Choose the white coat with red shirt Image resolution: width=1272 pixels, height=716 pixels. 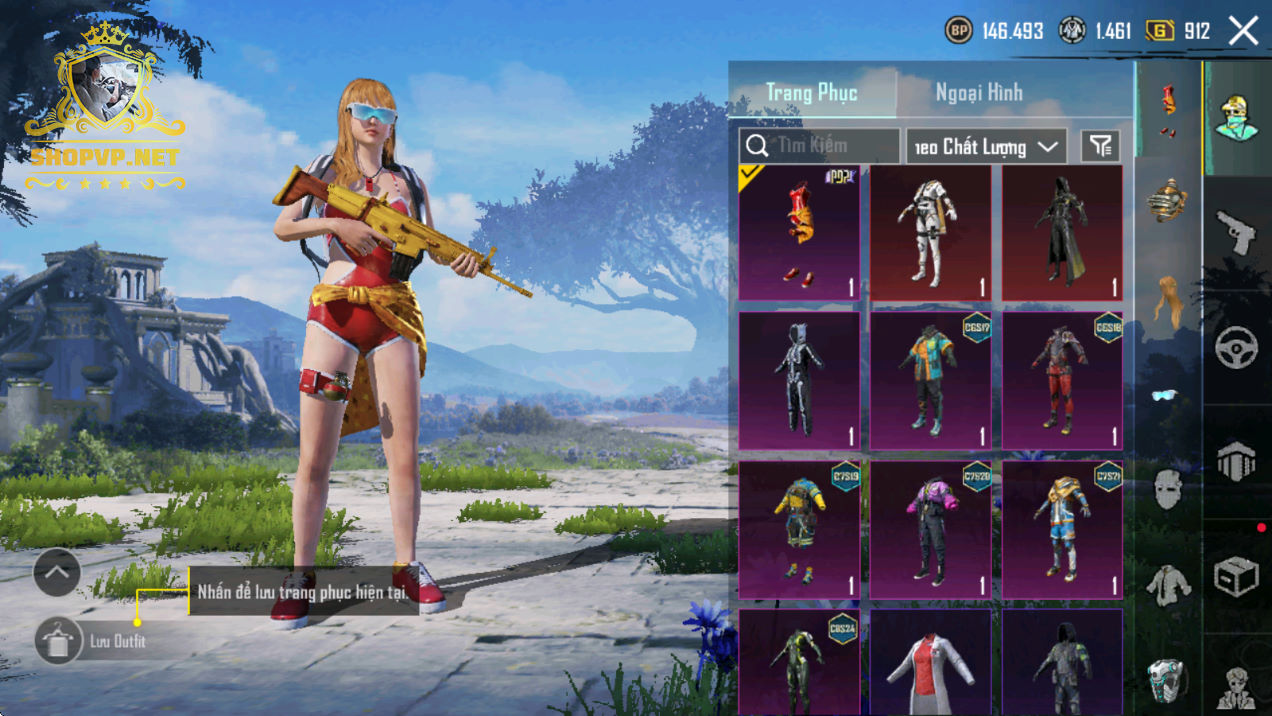[931, 662]
